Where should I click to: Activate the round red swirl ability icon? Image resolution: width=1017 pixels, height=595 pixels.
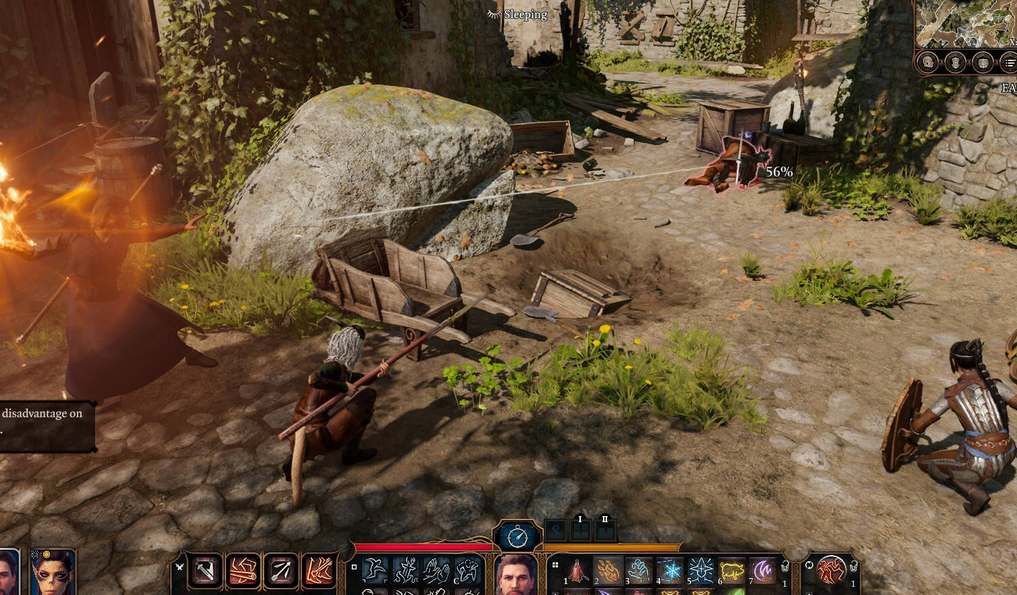(830, 571)
